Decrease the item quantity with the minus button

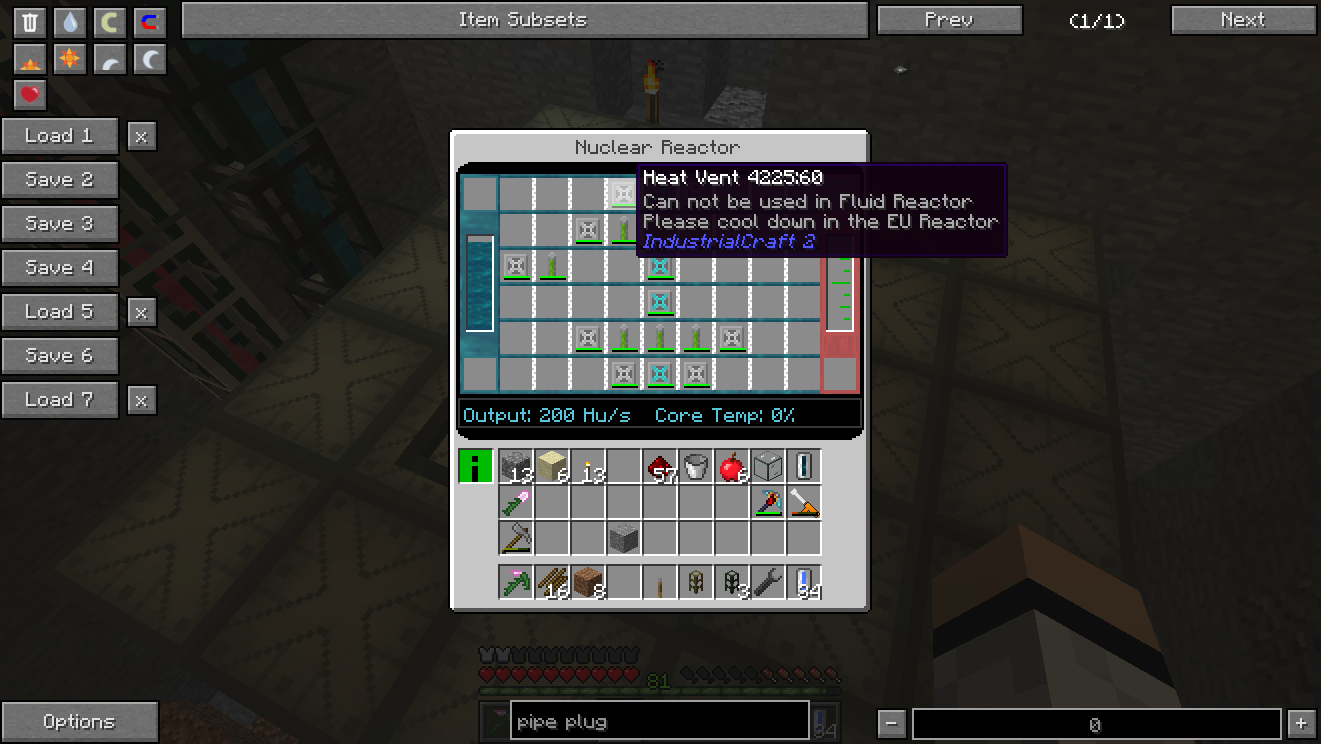click(x=893, y=723)
